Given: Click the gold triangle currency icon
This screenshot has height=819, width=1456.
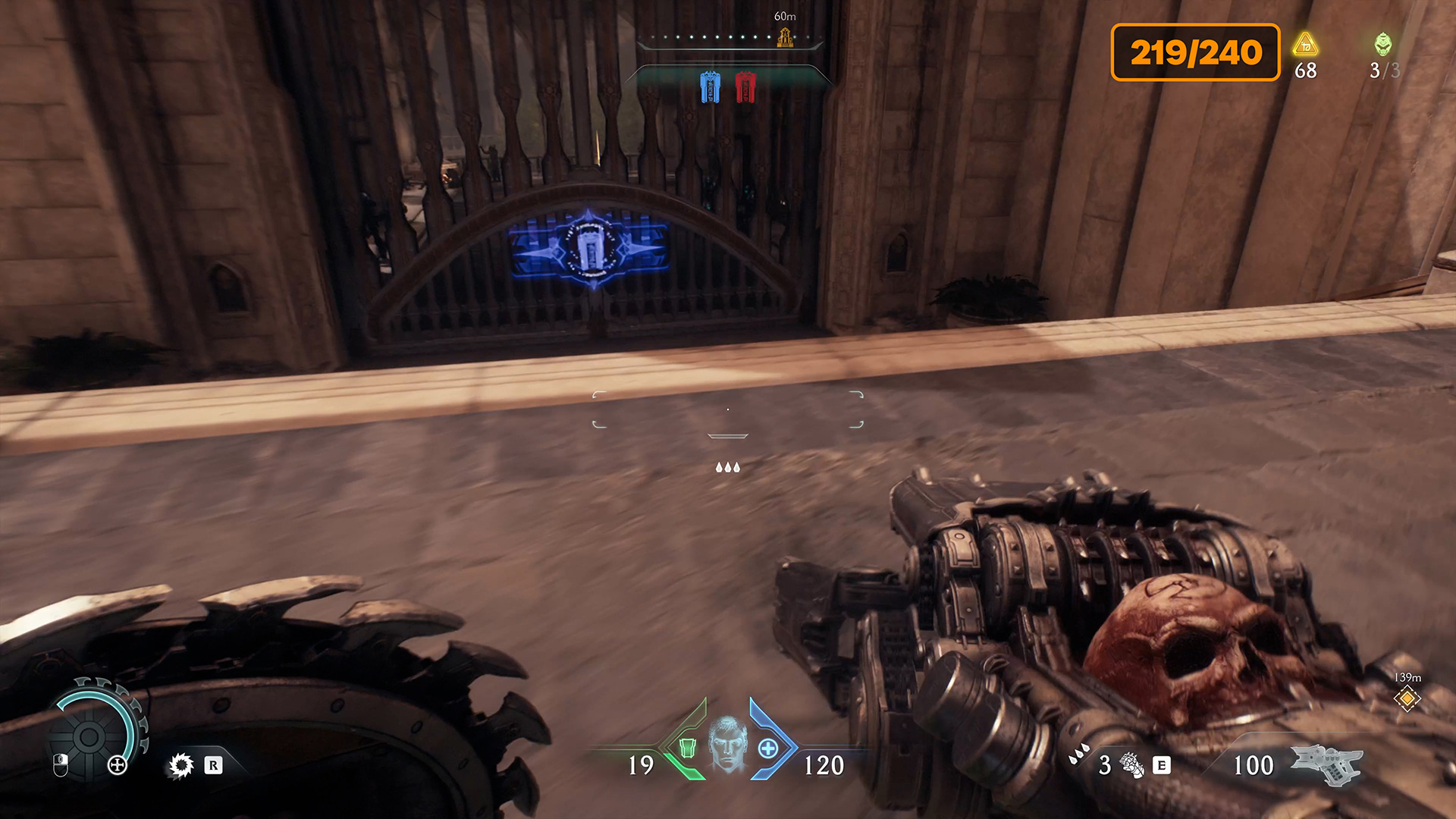Looking at the screenshot, I should coord(1305,45).
